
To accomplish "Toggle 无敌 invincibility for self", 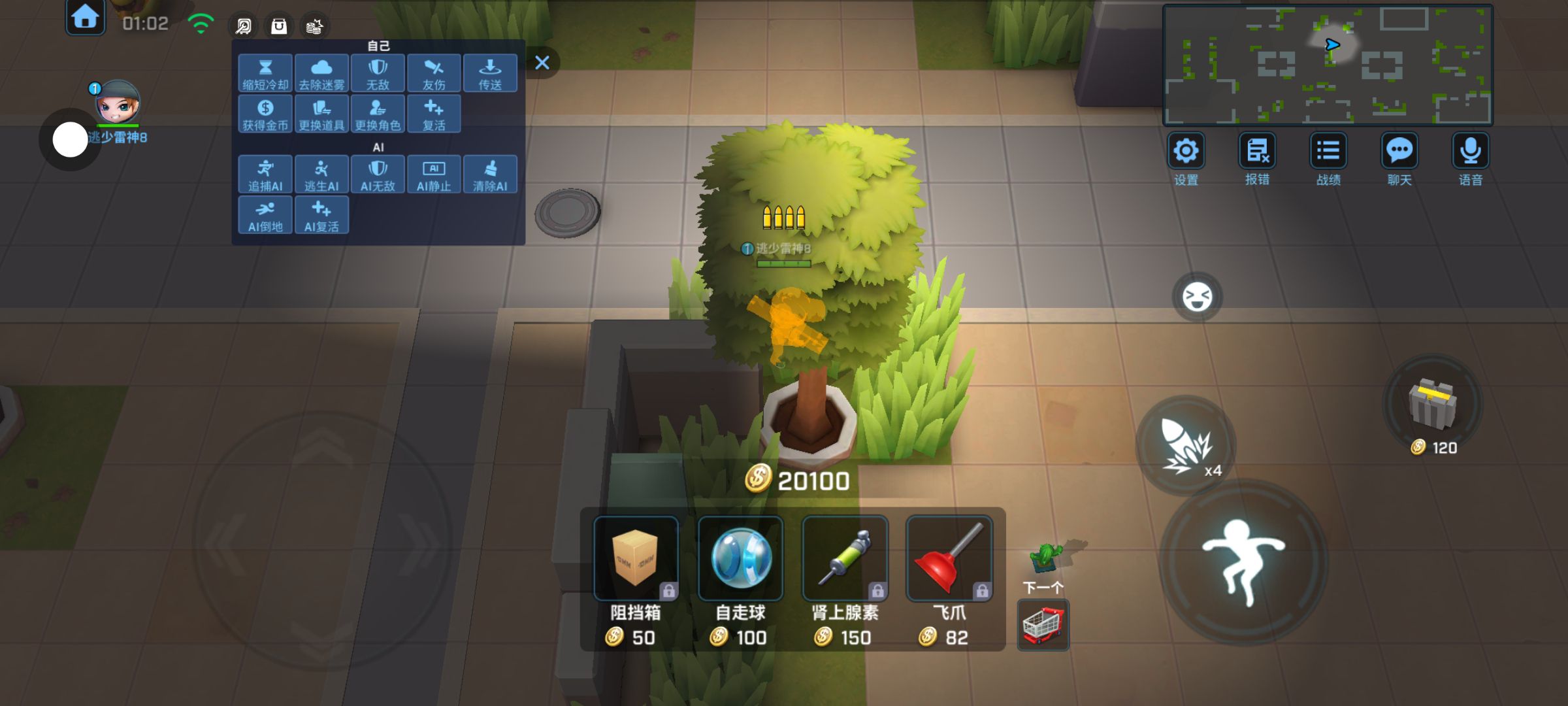I will pos(378,73).
